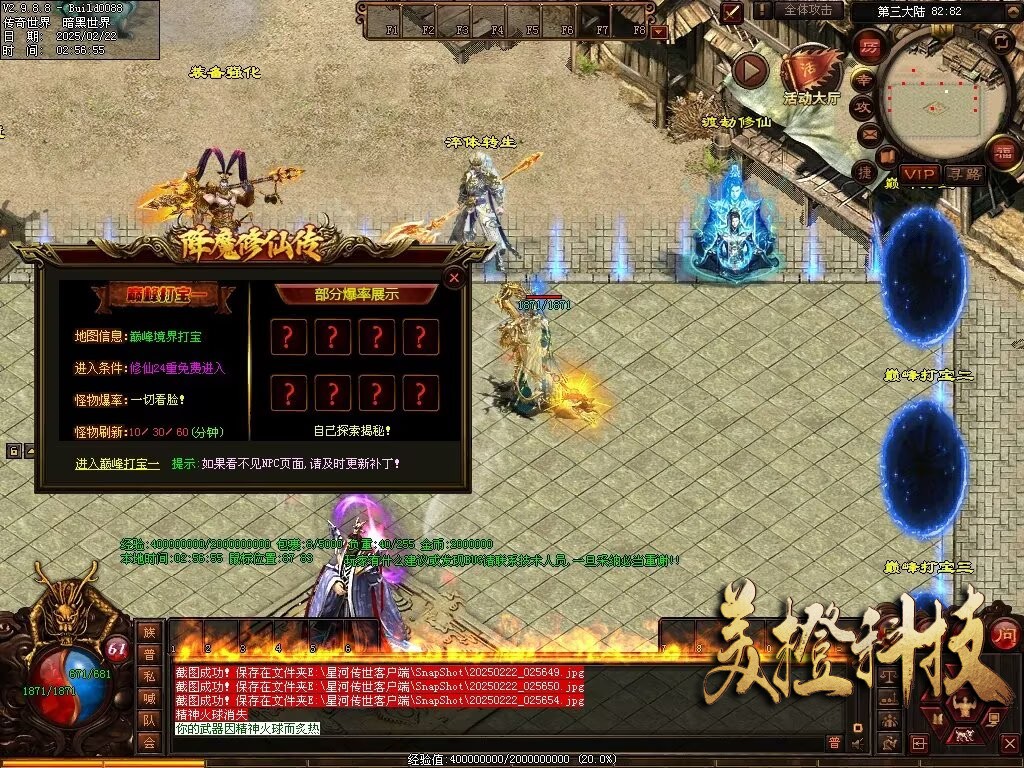Toggle the 全体攻击 attack mode button

(808, 10)
